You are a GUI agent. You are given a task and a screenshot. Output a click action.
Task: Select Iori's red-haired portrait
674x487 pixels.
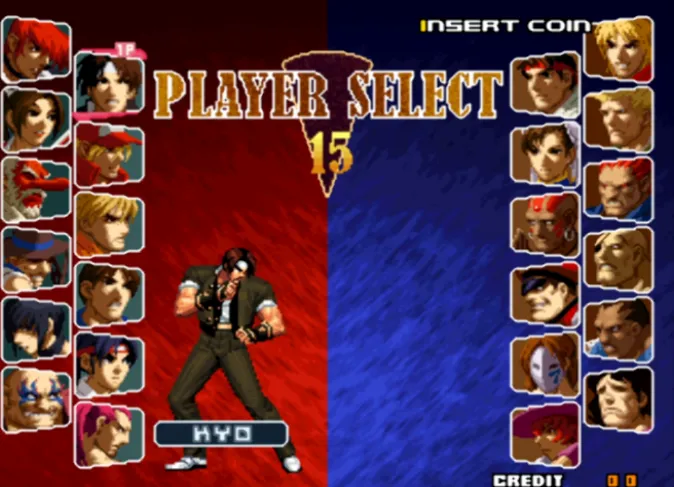point(35,50)
